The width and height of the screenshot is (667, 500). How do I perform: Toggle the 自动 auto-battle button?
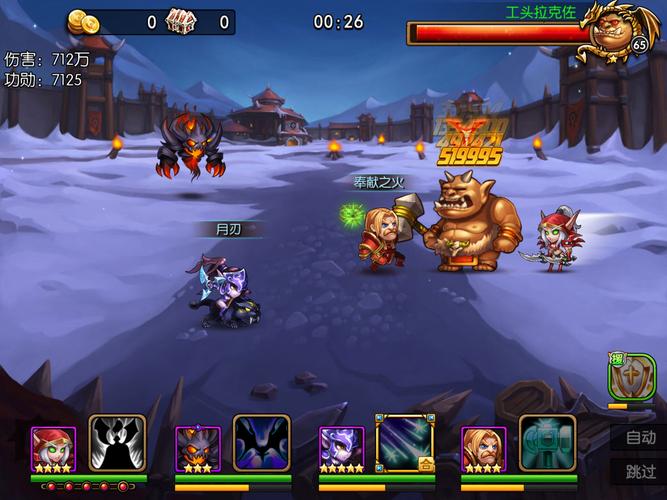(x=640, y=437)
